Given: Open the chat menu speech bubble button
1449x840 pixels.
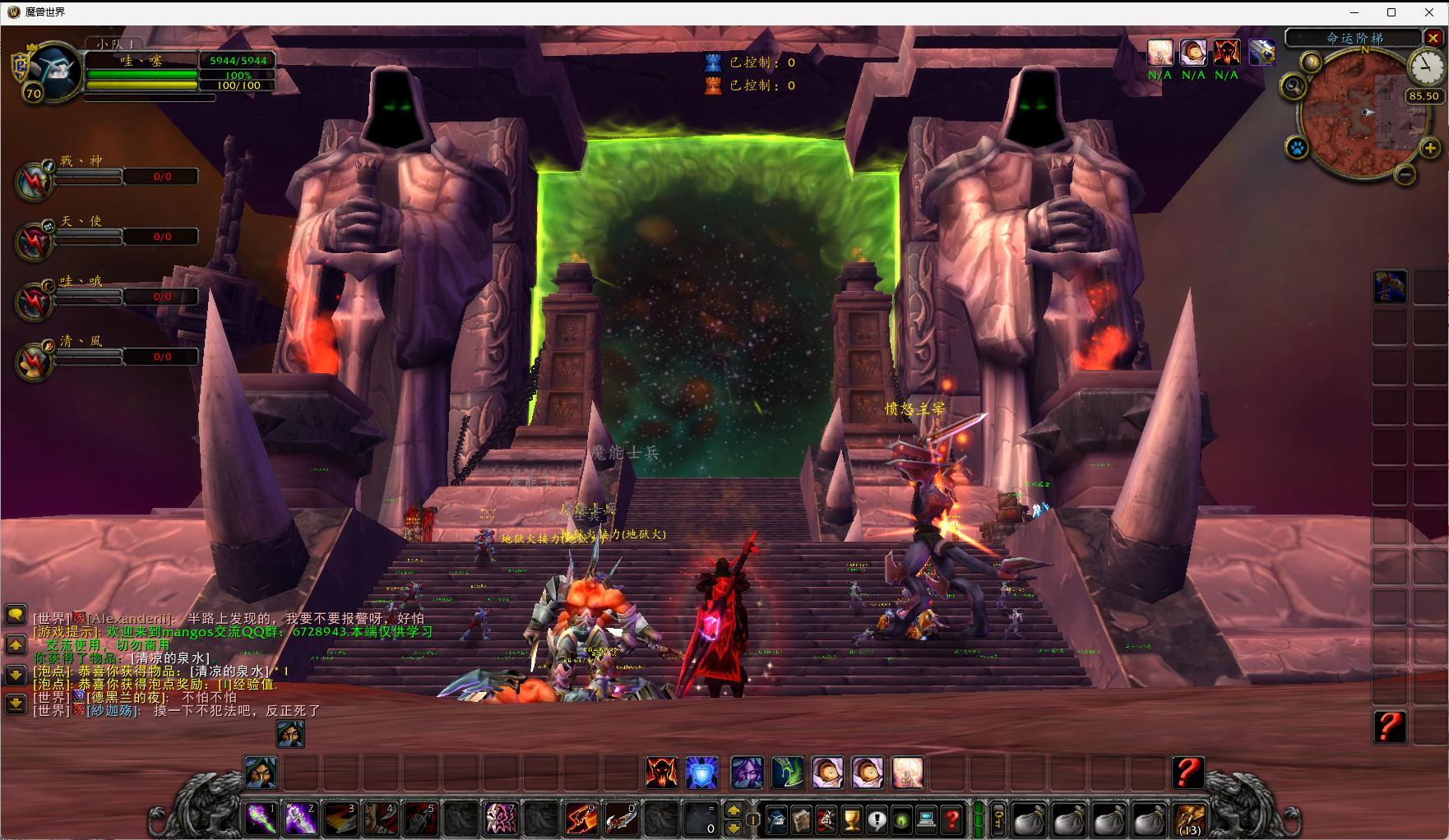Looking at the screenshot, I should [16, 614].
